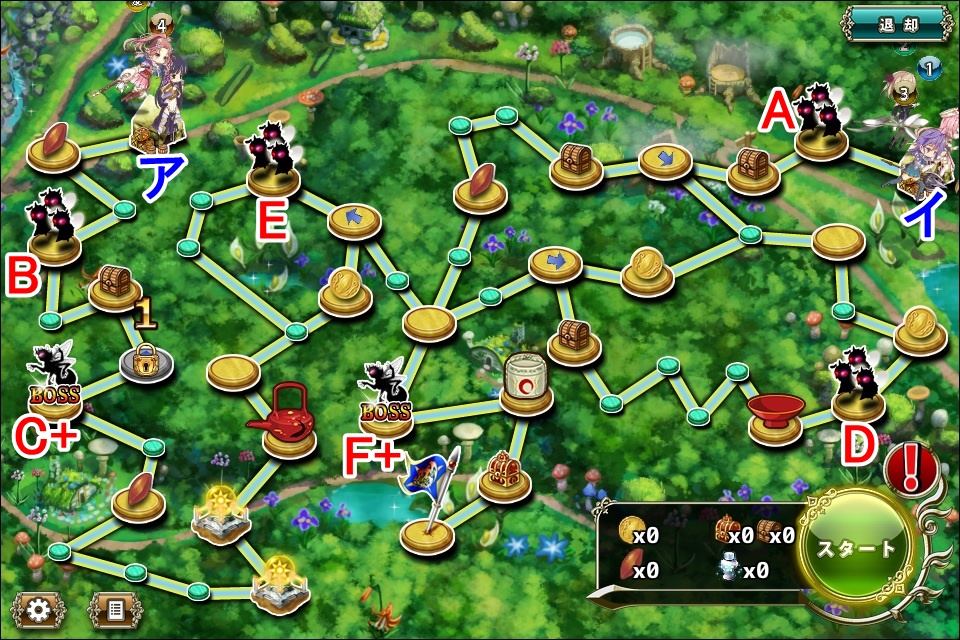This screenshot has height=640, width=960.
Task: Open the list document button
Action: click(x=115, y=608)
